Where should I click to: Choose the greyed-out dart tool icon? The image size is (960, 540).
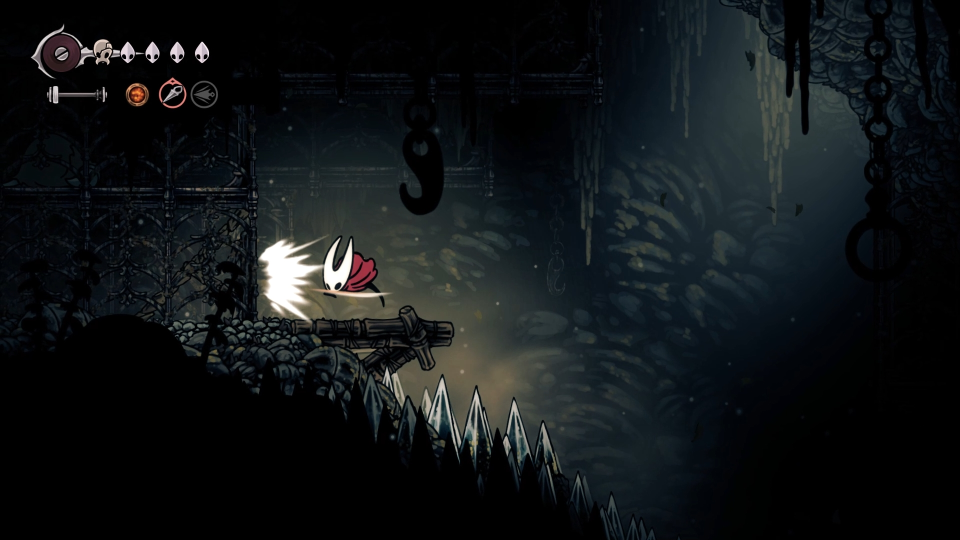[204, 95]
